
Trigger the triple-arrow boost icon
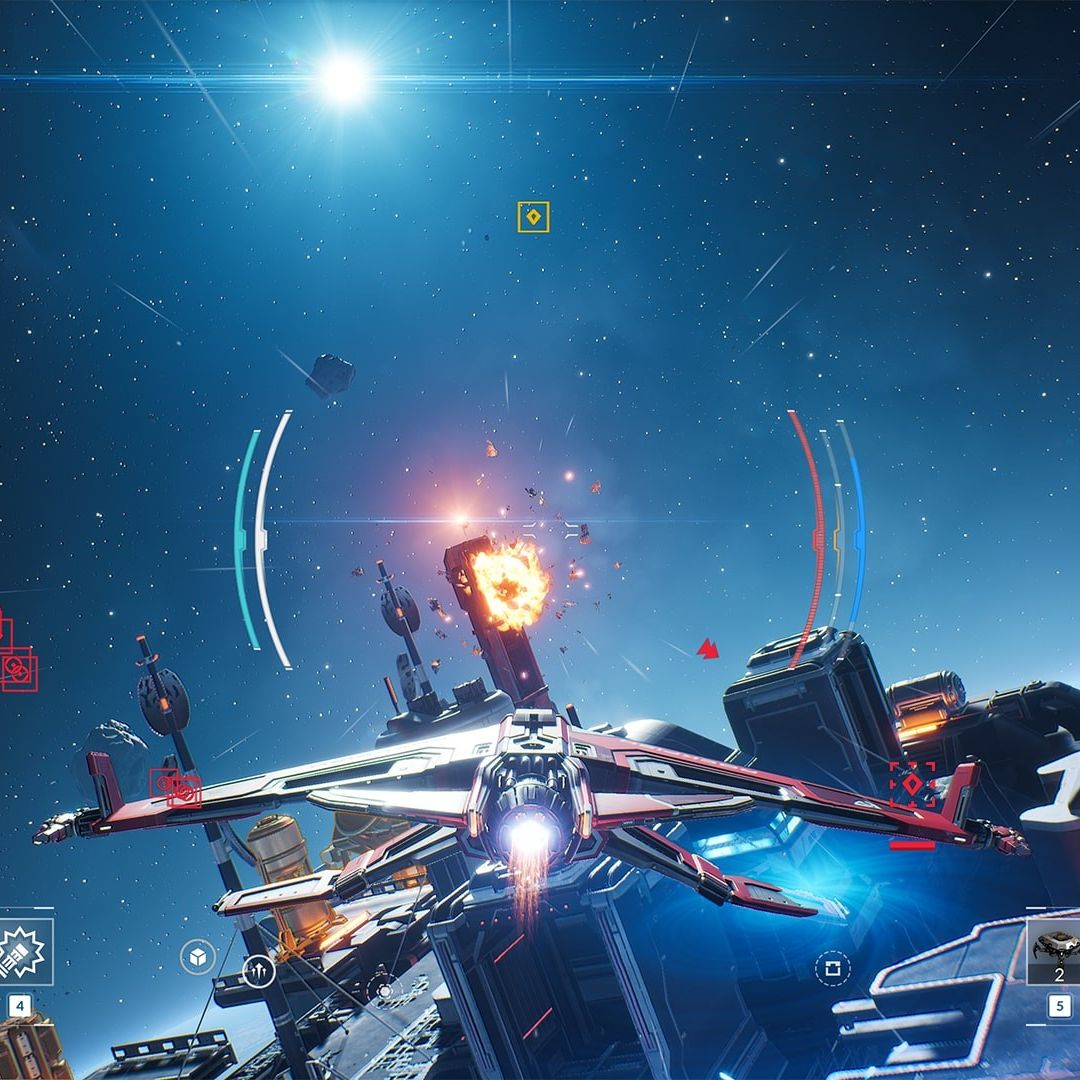pos(258,970)
